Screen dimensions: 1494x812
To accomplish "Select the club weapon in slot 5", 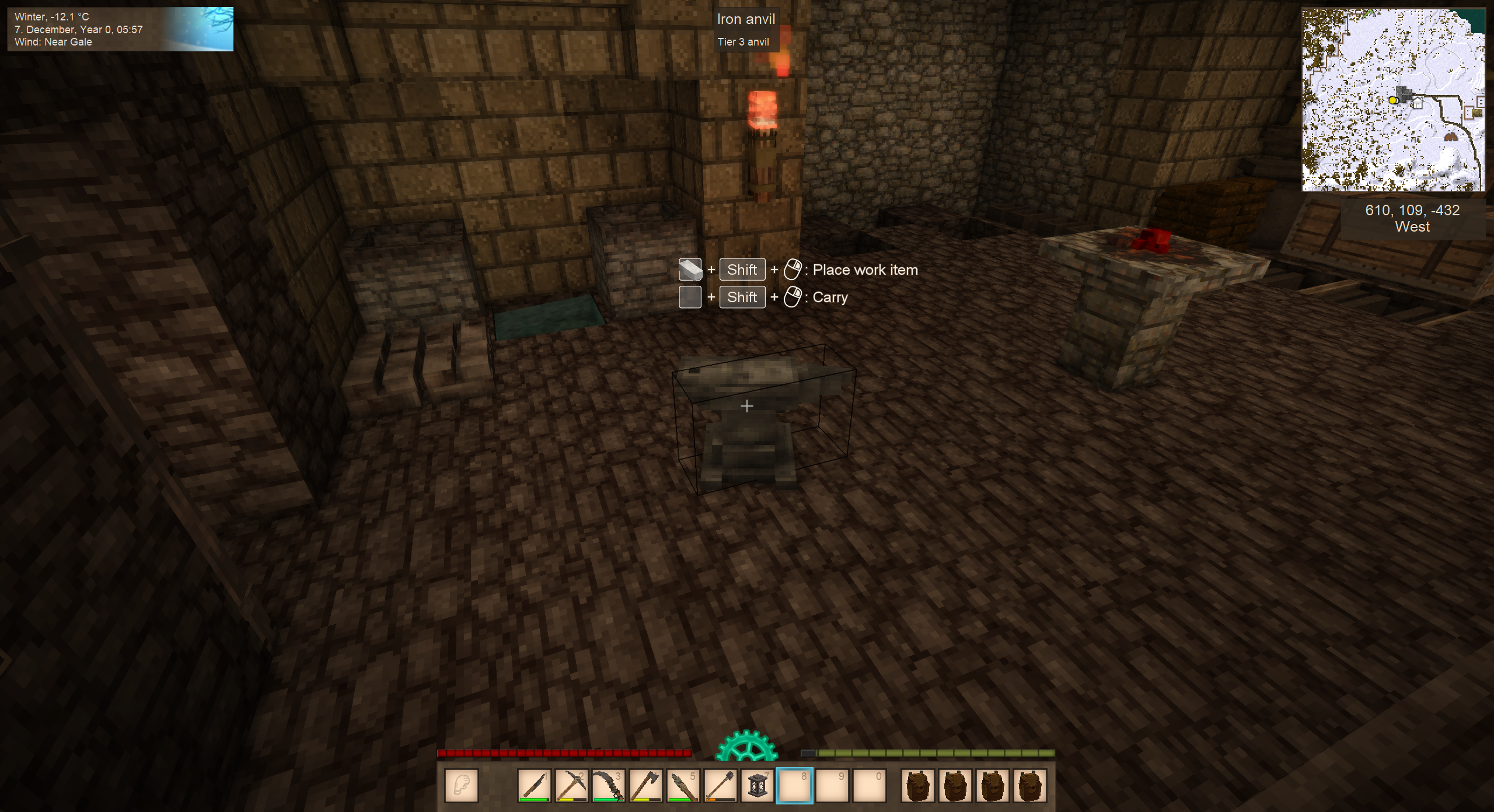I will [683, 785].
